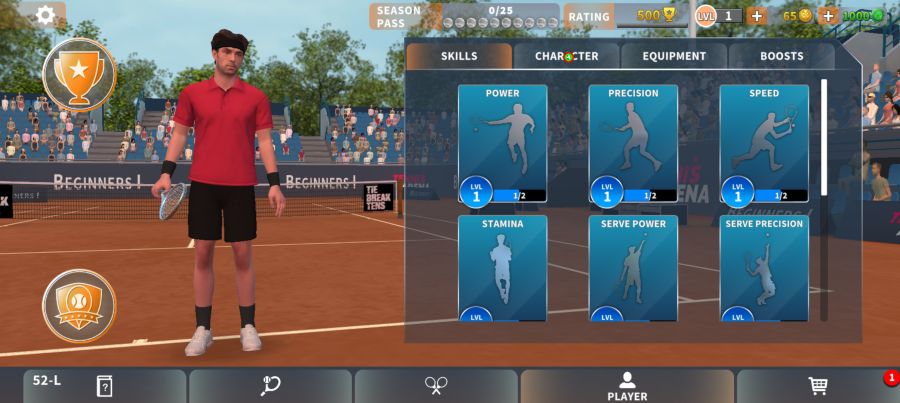Select the Serve Power skill card
This screenshot has height=403, width=900.
click(633, 268)
